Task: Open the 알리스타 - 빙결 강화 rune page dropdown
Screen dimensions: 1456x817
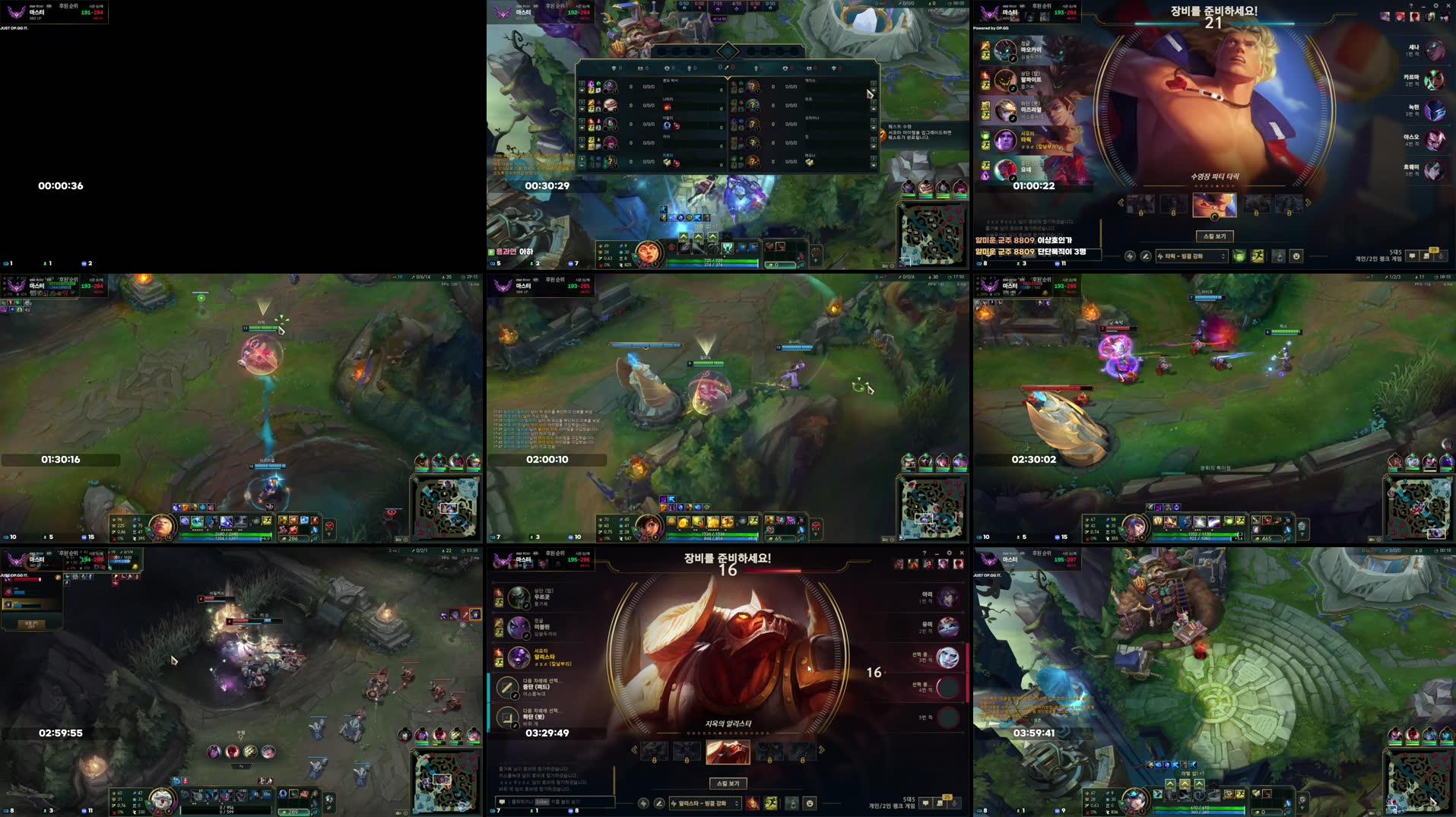Action: pyautogui.click(x=705, y=803)
